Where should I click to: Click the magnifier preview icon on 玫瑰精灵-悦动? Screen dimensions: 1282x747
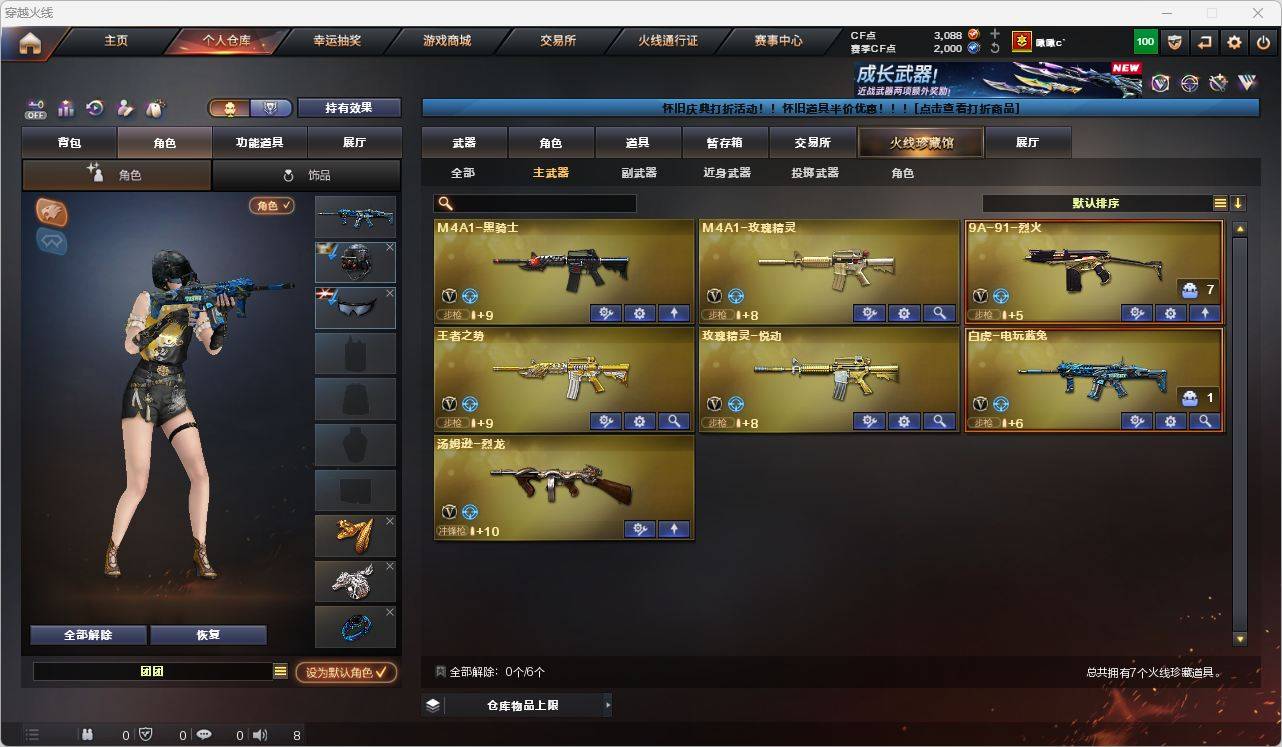(940, 422)
